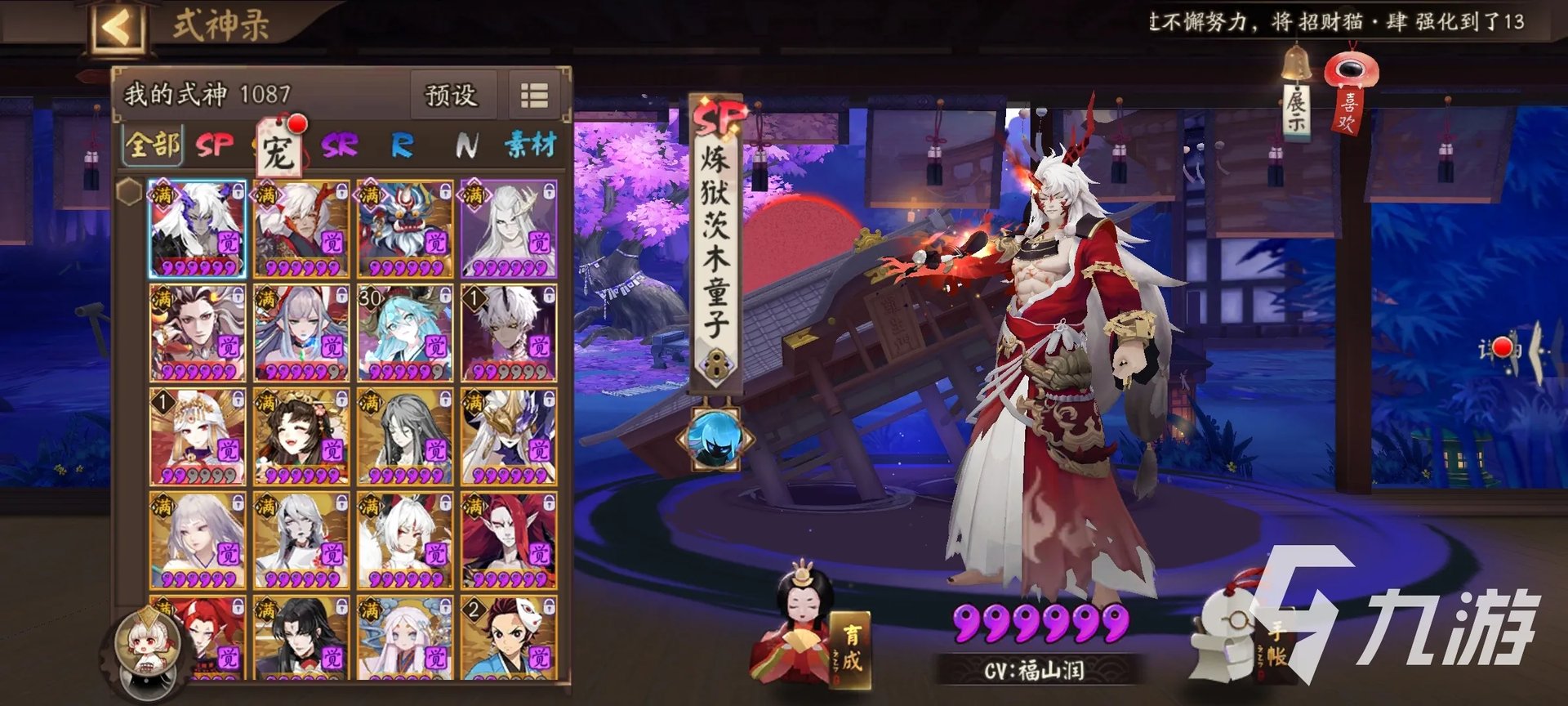This screenshot has height=706, width=1568.
Task: Select the 宠 tag tab
Action: (x=278, y=150)
